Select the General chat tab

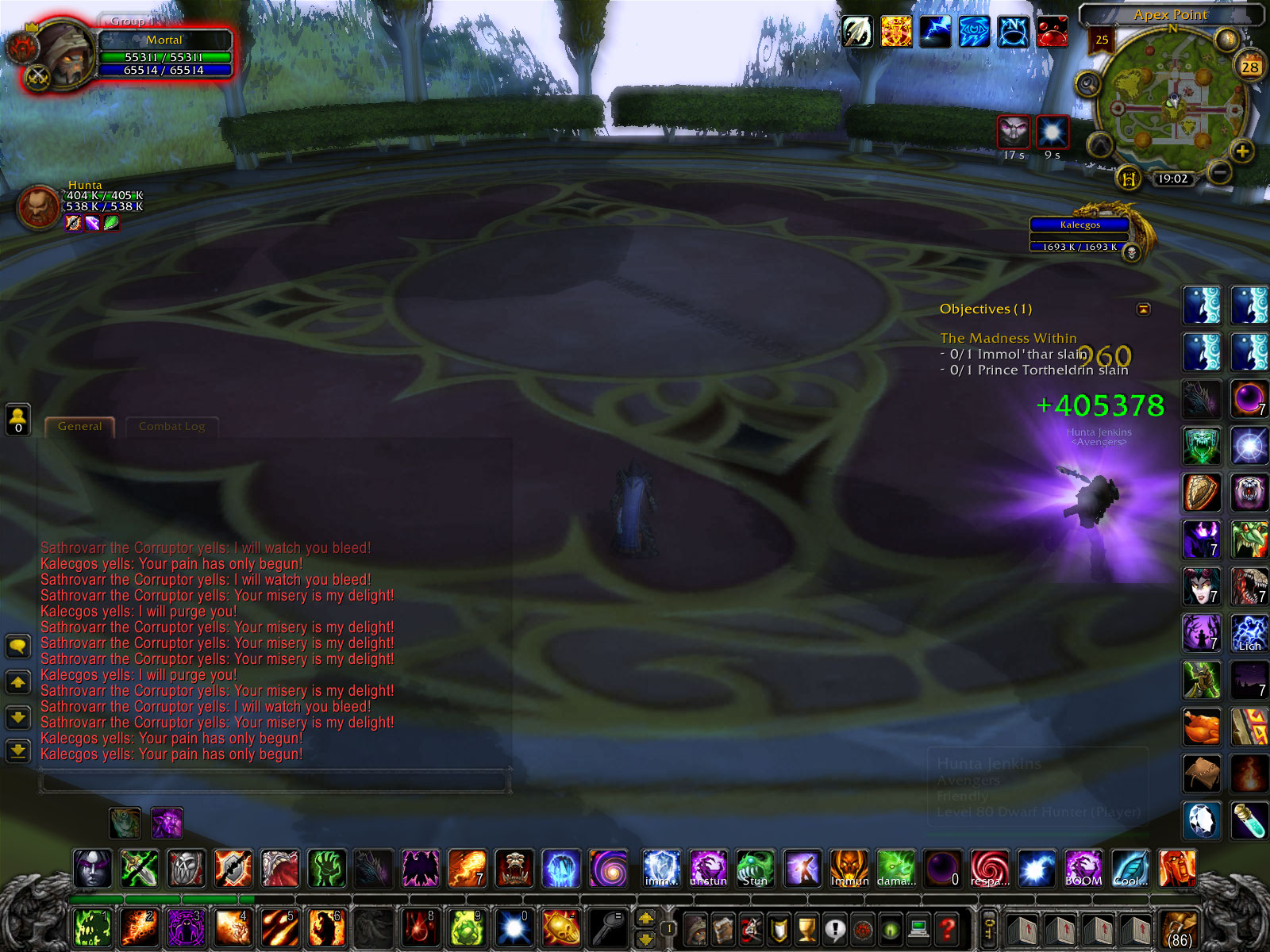(x=79, y=426)
